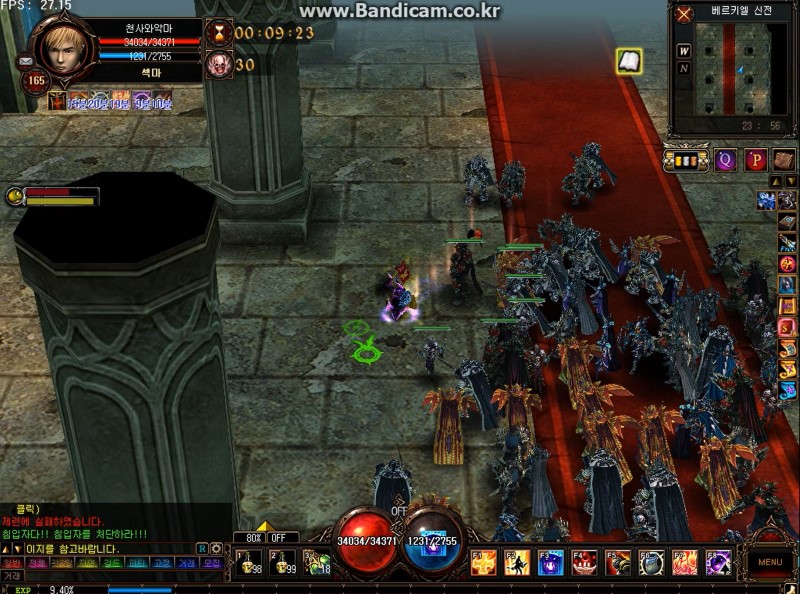The width and height of the screenshot is (800, 594).
Task: Open chat settings gear icon
Action: (x=216, y=548)
